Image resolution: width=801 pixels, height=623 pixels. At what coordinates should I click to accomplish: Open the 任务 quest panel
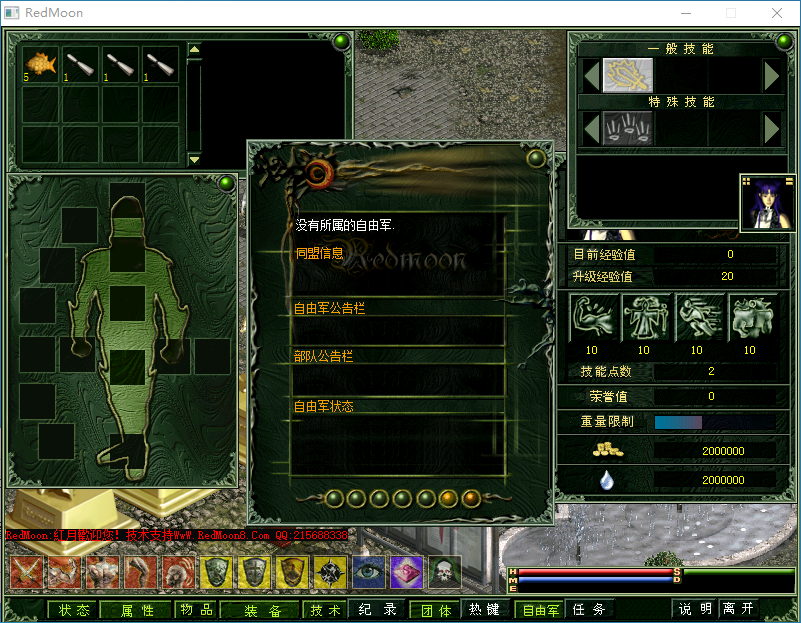(x=588, y=609)
